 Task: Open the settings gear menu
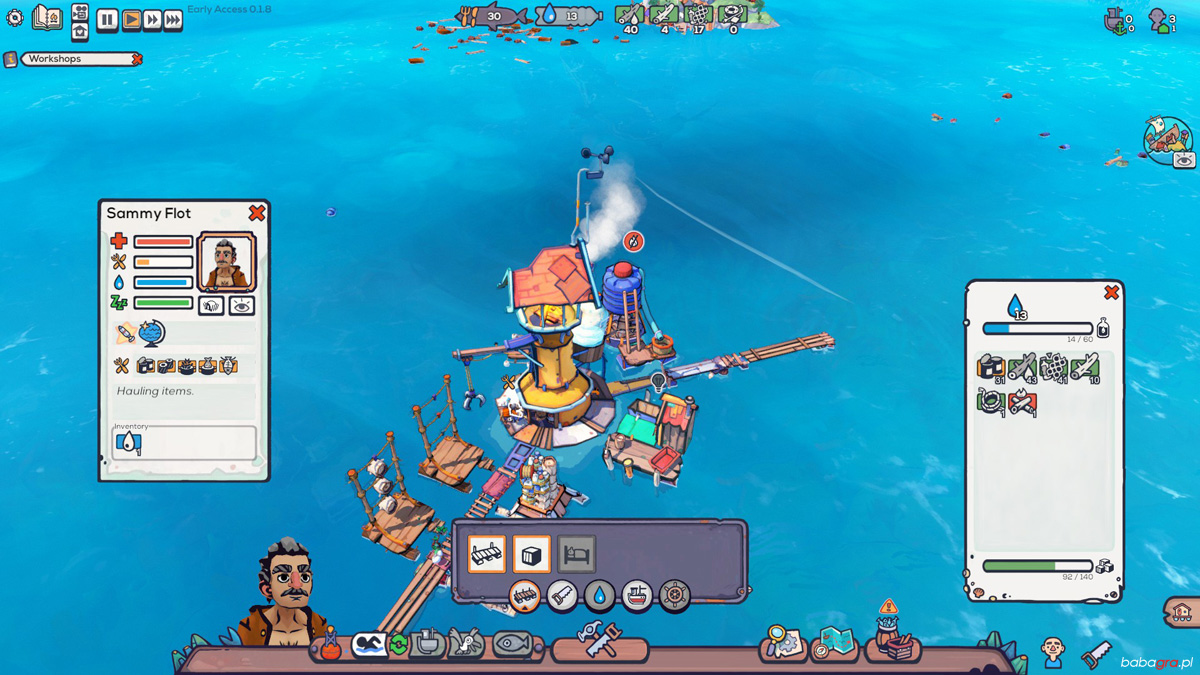point(15,18)
